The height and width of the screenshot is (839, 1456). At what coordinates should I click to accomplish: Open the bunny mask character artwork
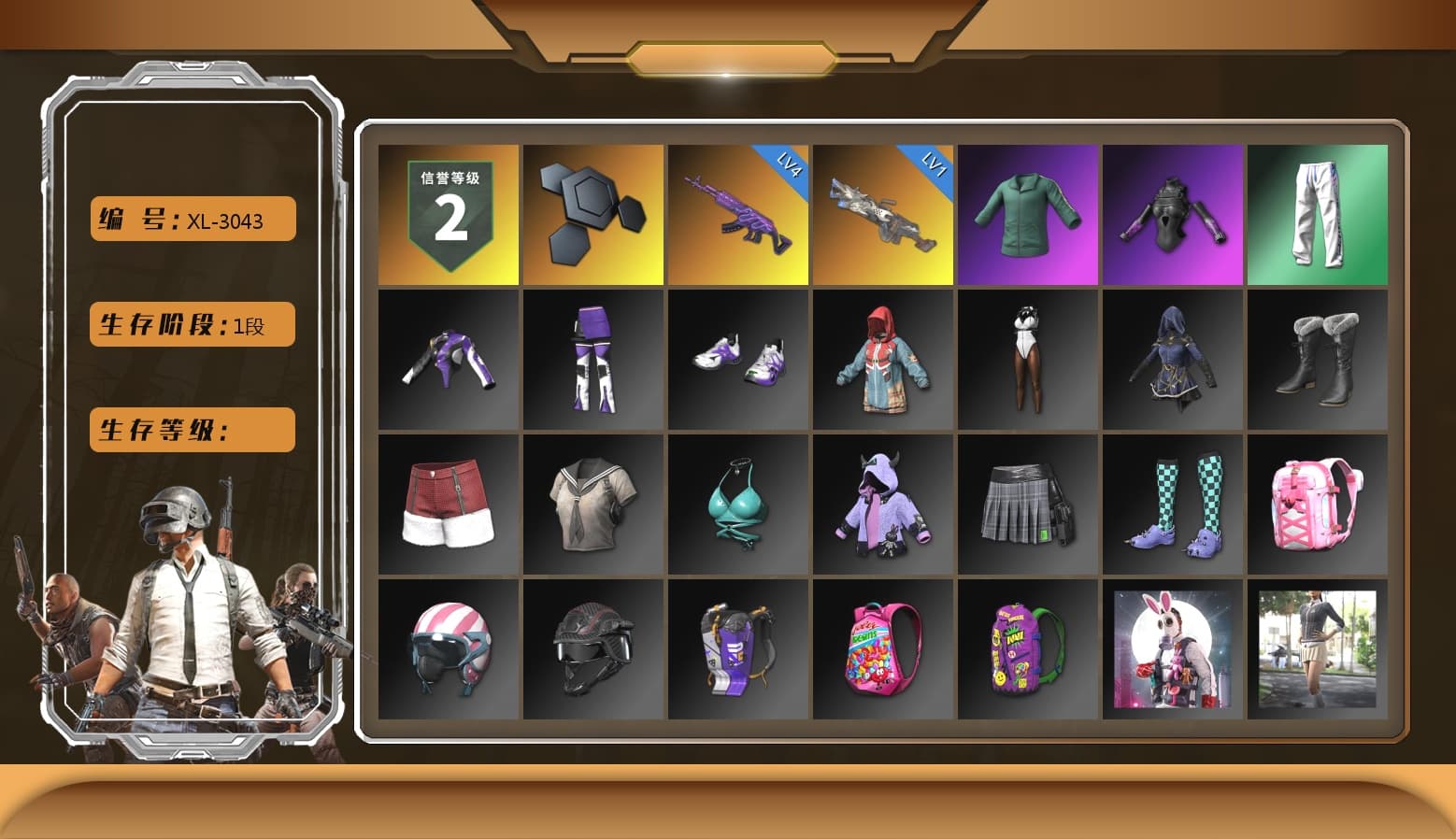point(1173,649)
